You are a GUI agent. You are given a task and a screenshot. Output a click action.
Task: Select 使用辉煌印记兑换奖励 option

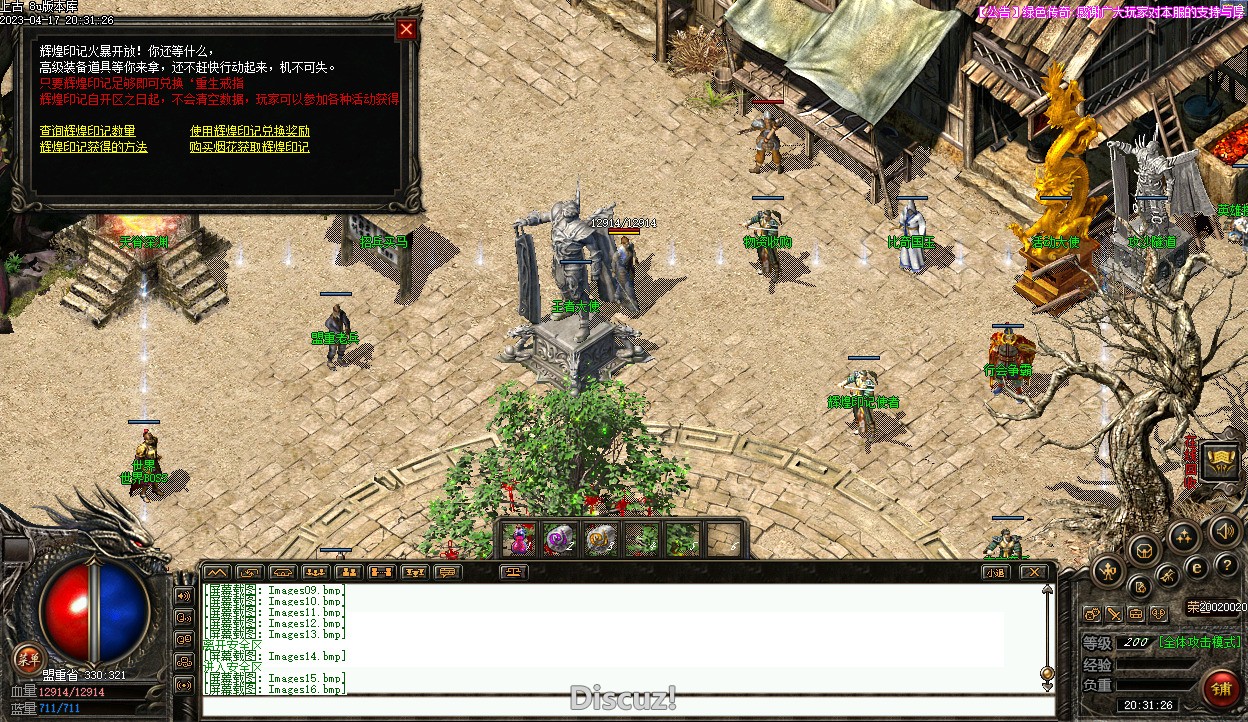click(250, 131)
